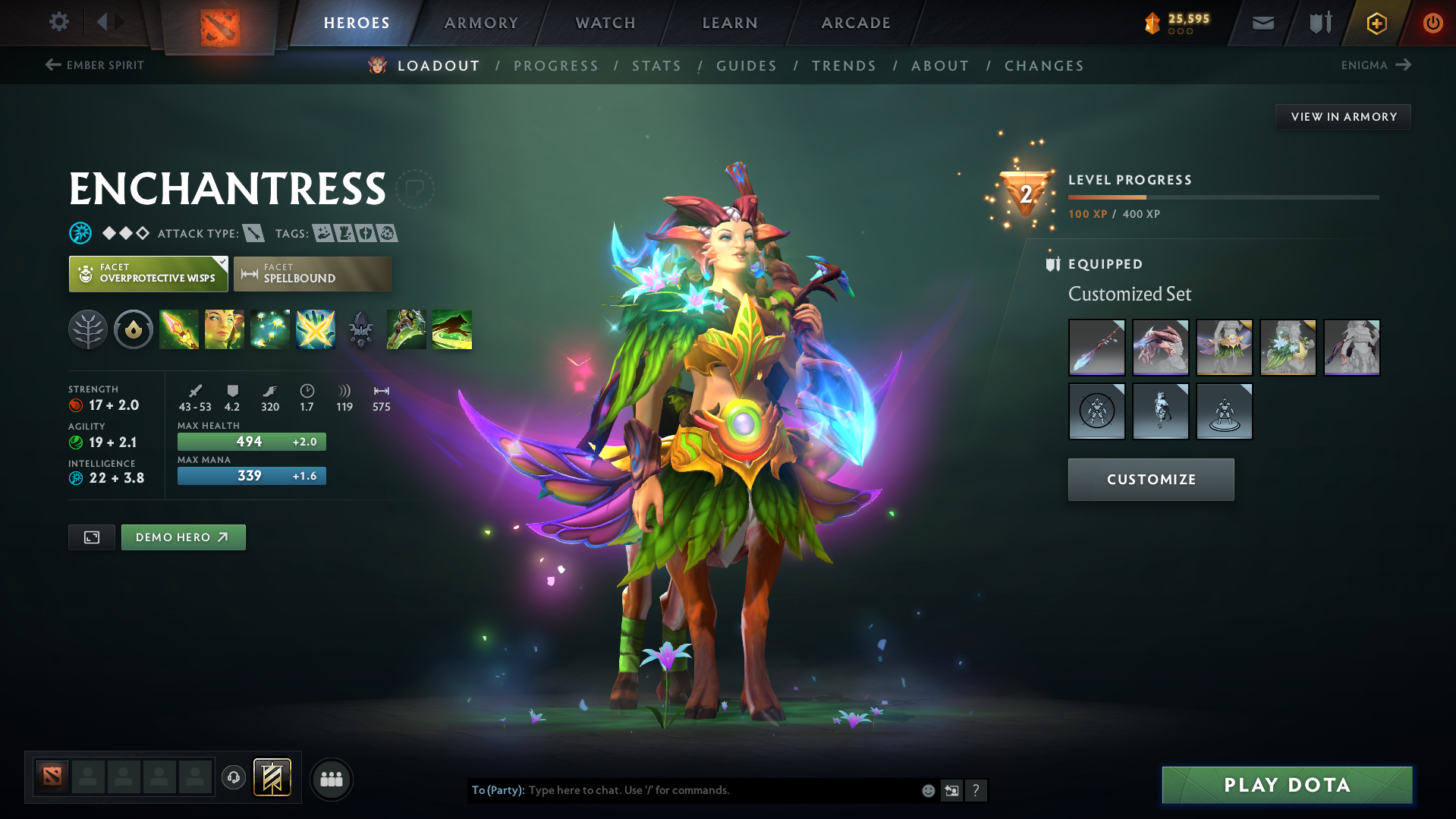Switch to the Armory tab
This screenshot has width=1456, height=819.
point(481,23)
